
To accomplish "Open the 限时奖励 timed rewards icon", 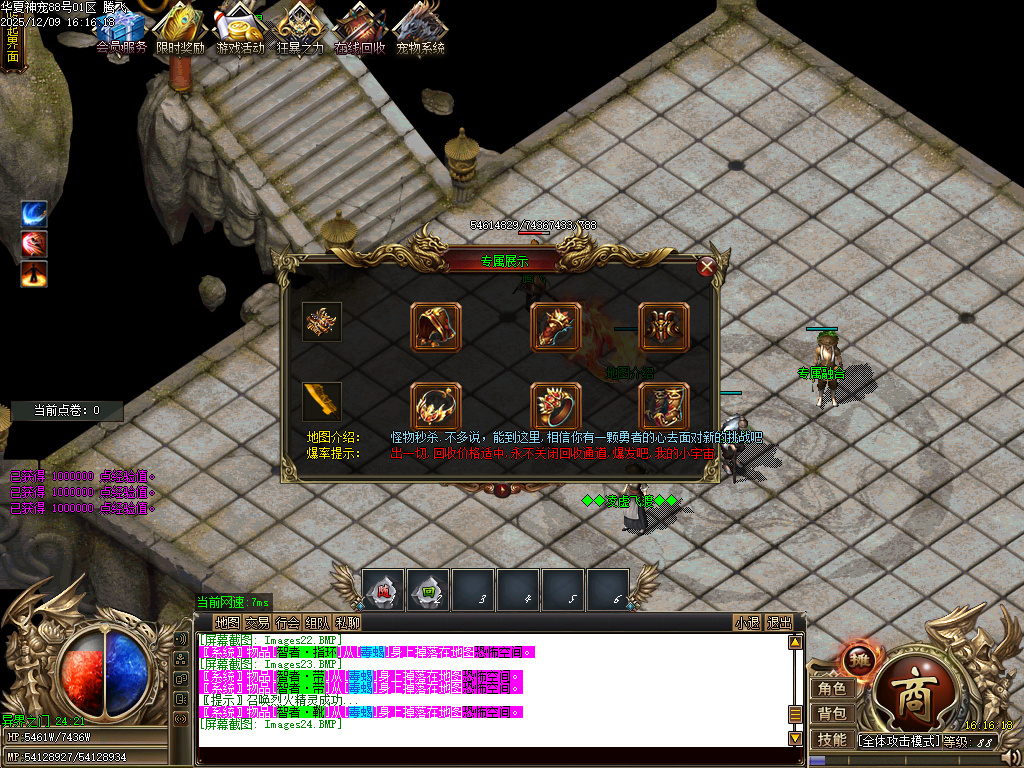I will pyautogui.click(x=181, y=30).
